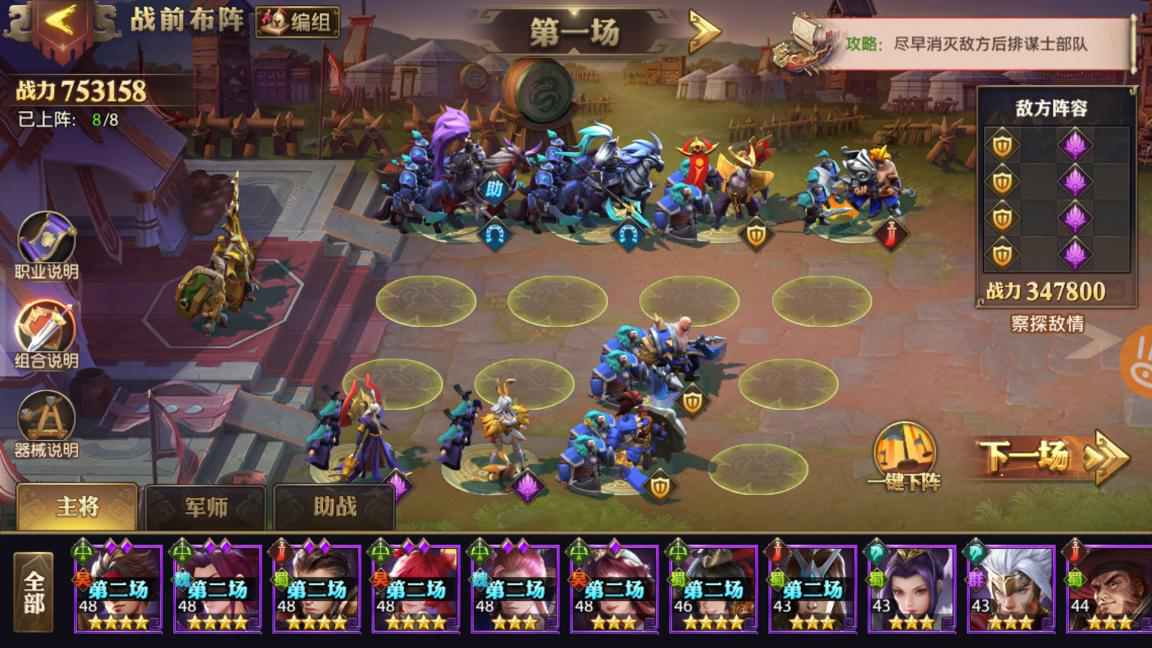Viewport: 1152px width, 648px height.
Task: Open the 编组 grouping button
Action: [x=298, y=22]
